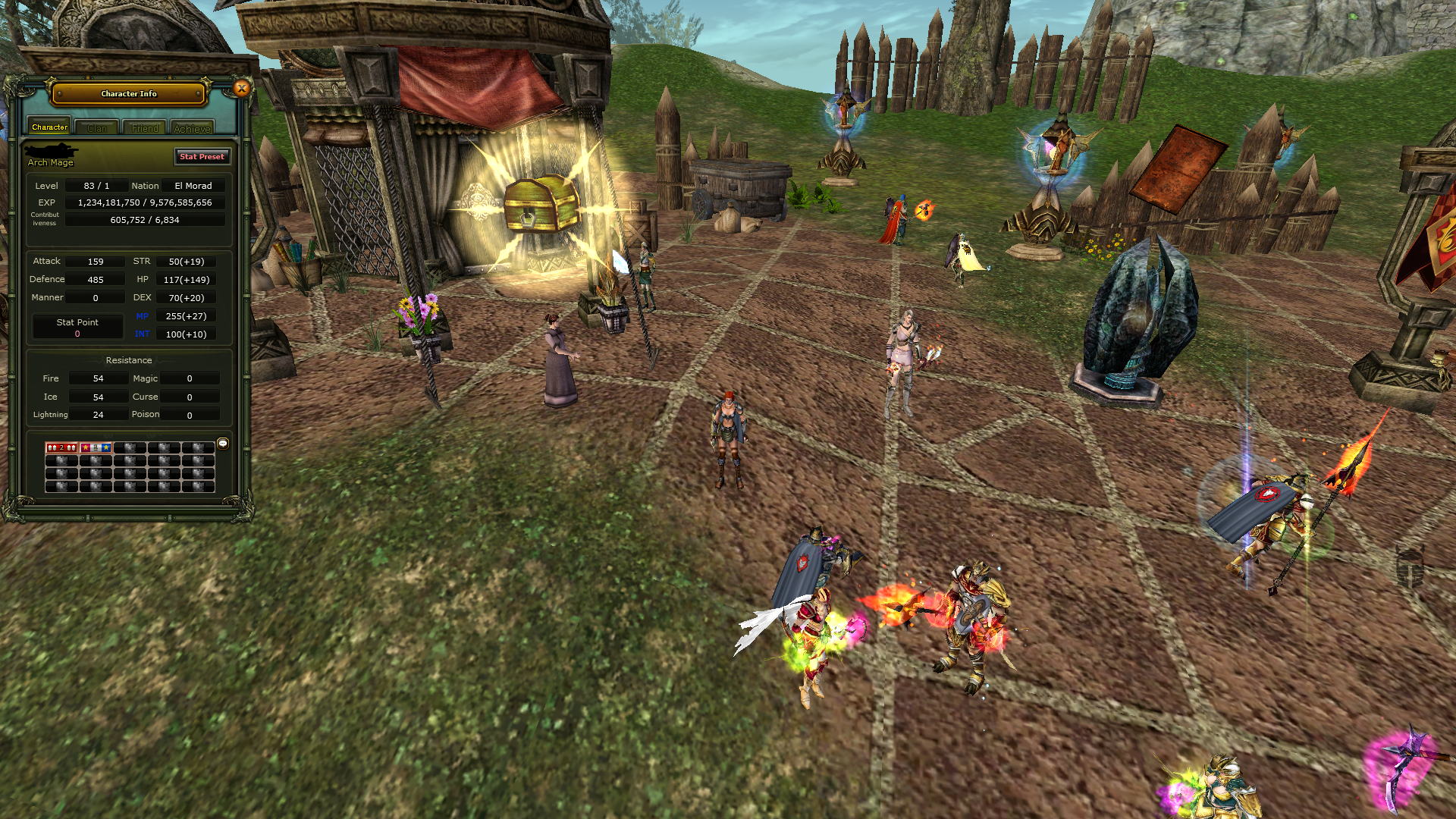Viewport: 1456px width, 819px height.
Task: Open the Friend tab
Action: click(x=145, y=128)
